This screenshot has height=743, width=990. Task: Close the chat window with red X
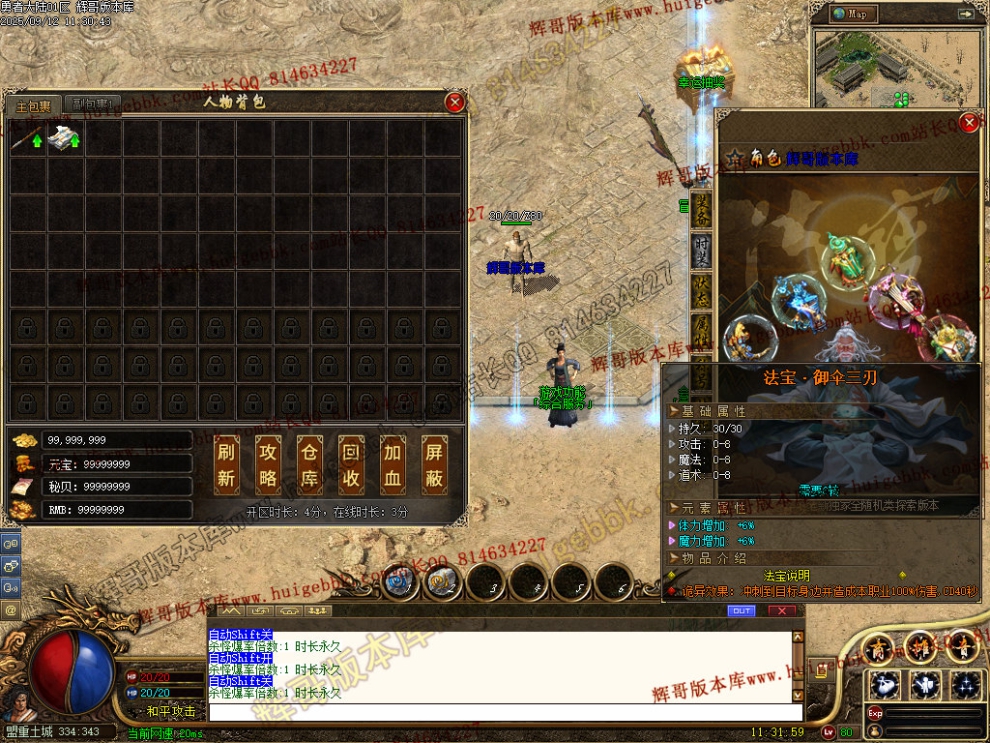(781, 610)
